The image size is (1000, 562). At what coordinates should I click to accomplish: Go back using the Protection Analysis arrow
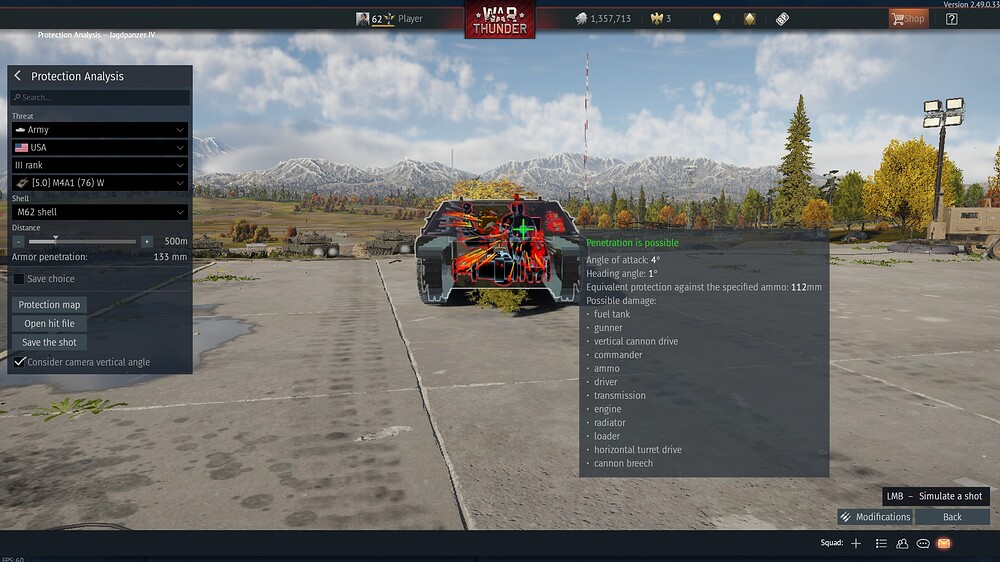pyautogui.click(x=18, y=76)
